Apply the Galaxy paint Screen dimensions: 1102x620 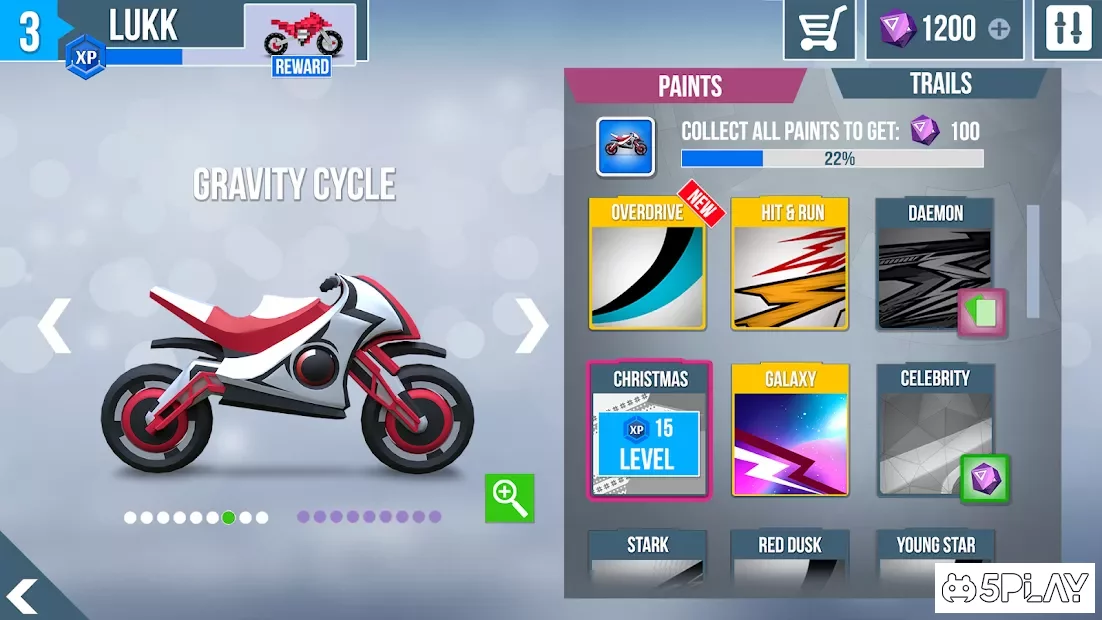pyautogui.click(x=790, y=430)
